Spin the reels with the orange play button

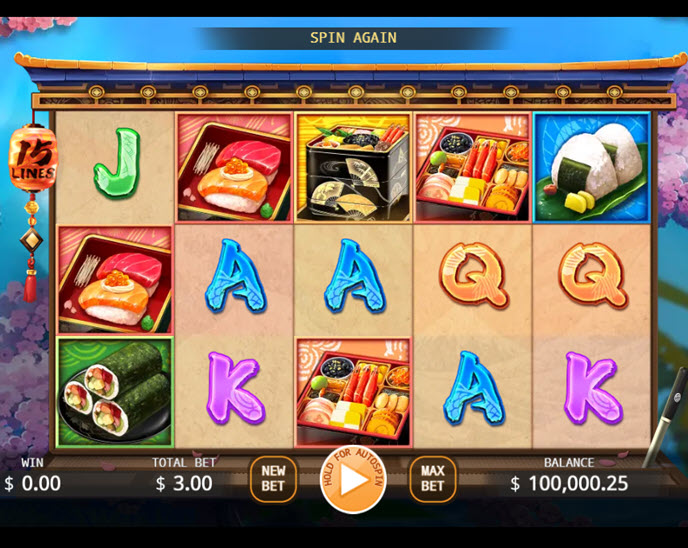pyautogui.click(x=352, y=480)
